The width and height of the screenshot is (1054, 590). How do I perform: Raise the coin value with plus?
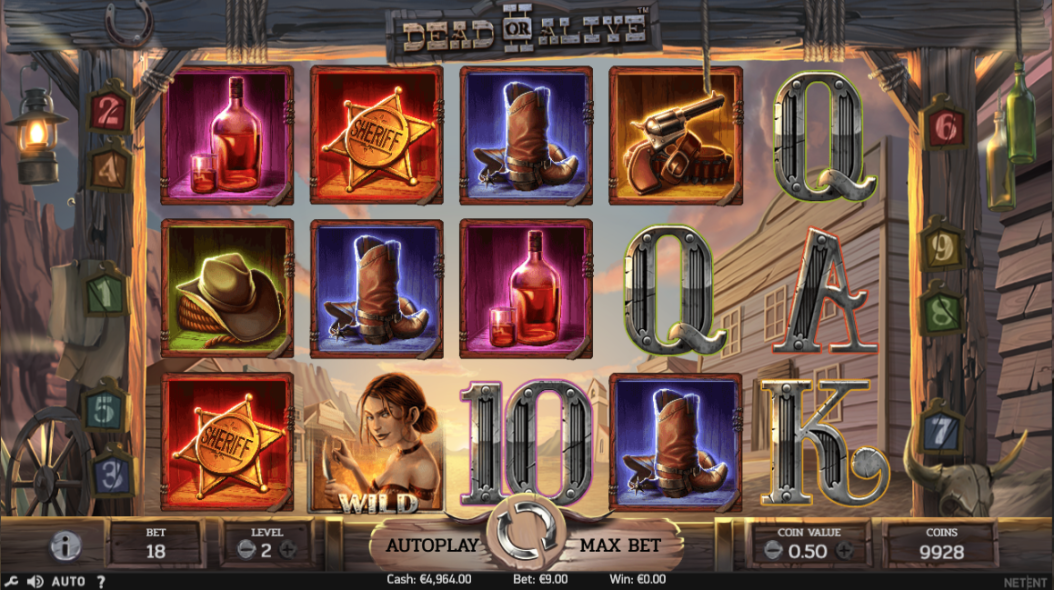845,550
